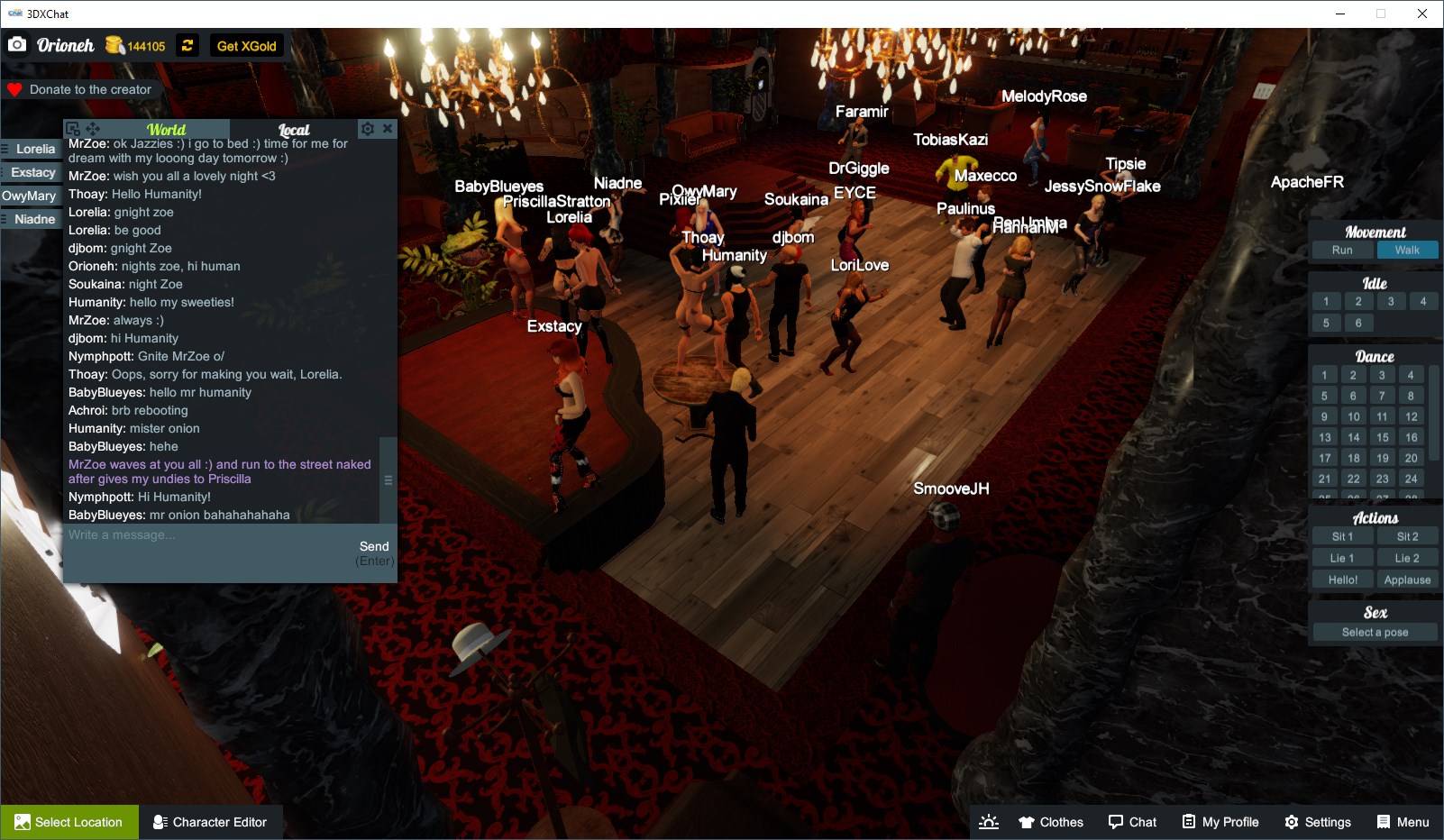This screenshot has width=1444, height=840.
Task: Activate Idle pose 4
Action: click(x=1422, y=301)
